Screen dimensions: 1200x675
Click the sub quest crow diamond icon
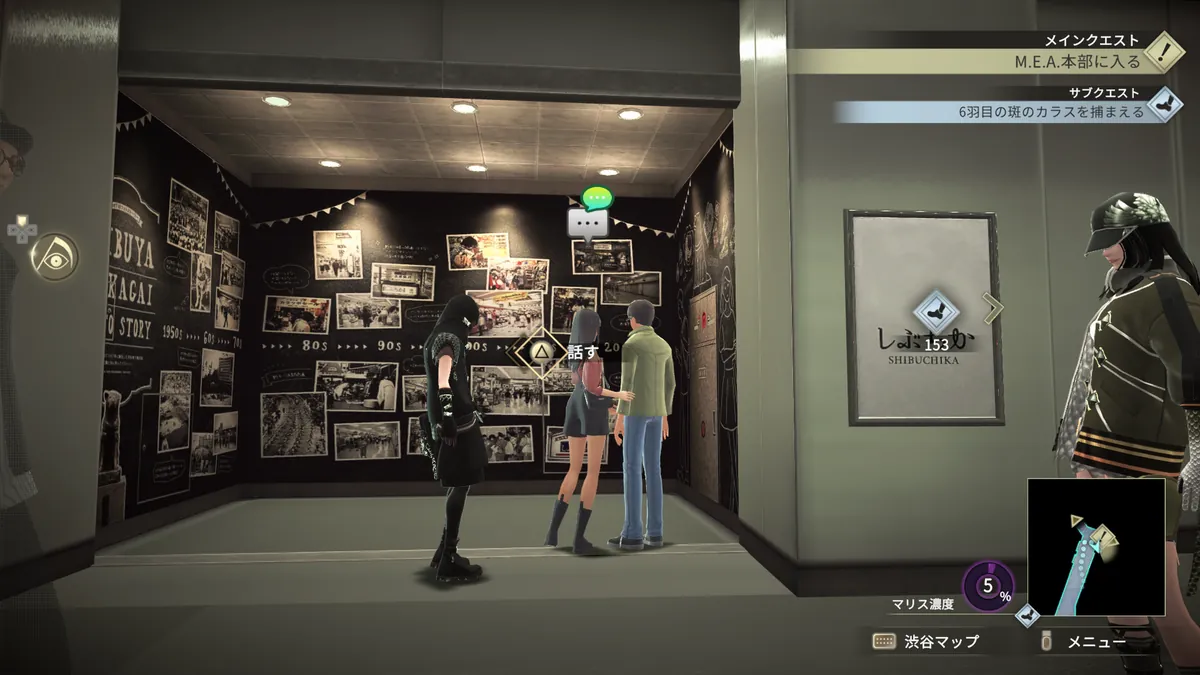pyautogui.click(x=1163, y=102)
